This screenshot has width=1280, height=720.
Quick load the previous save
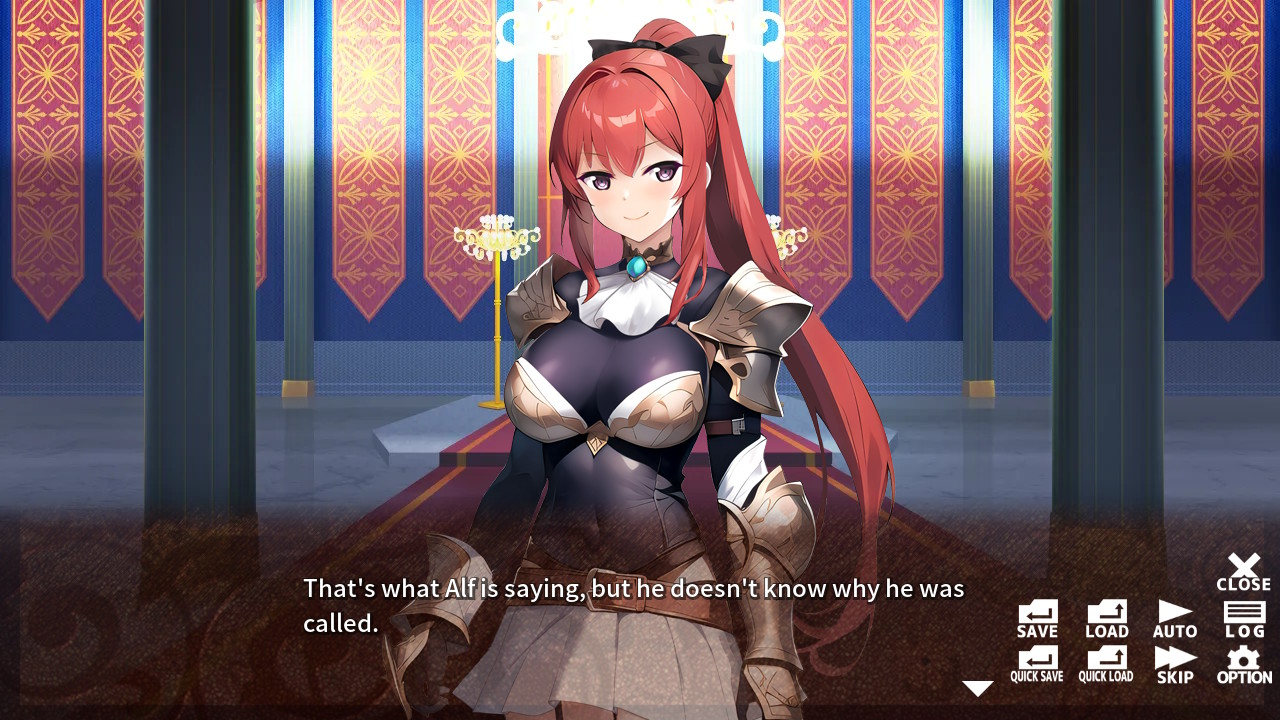click(1105, 662)
